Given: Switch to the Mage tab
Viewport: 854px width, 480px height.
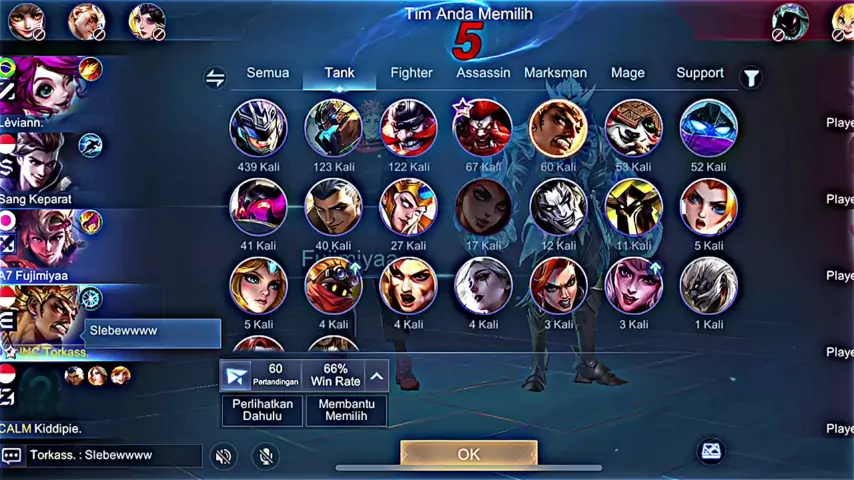Looking at the screenshot, I should (x=628, y=73).
